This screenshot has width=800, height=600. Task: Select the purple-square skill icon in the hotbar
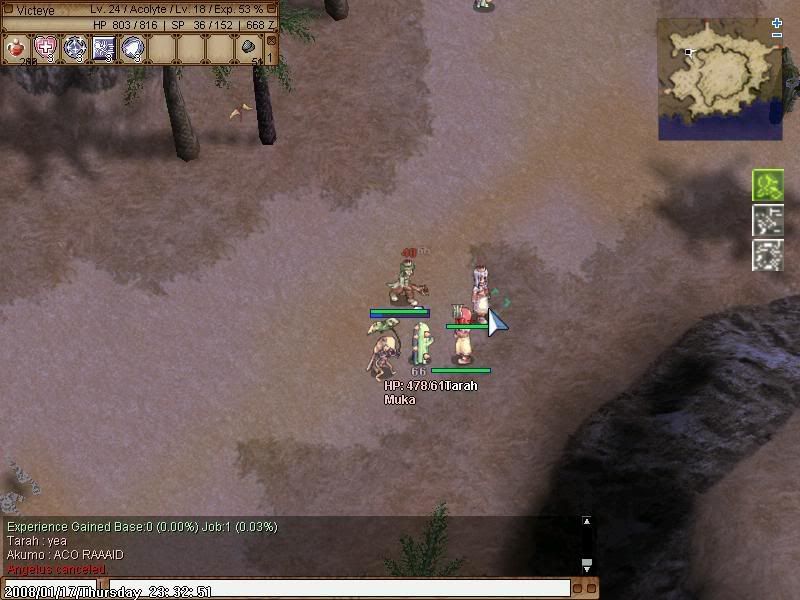click(104, 47)
